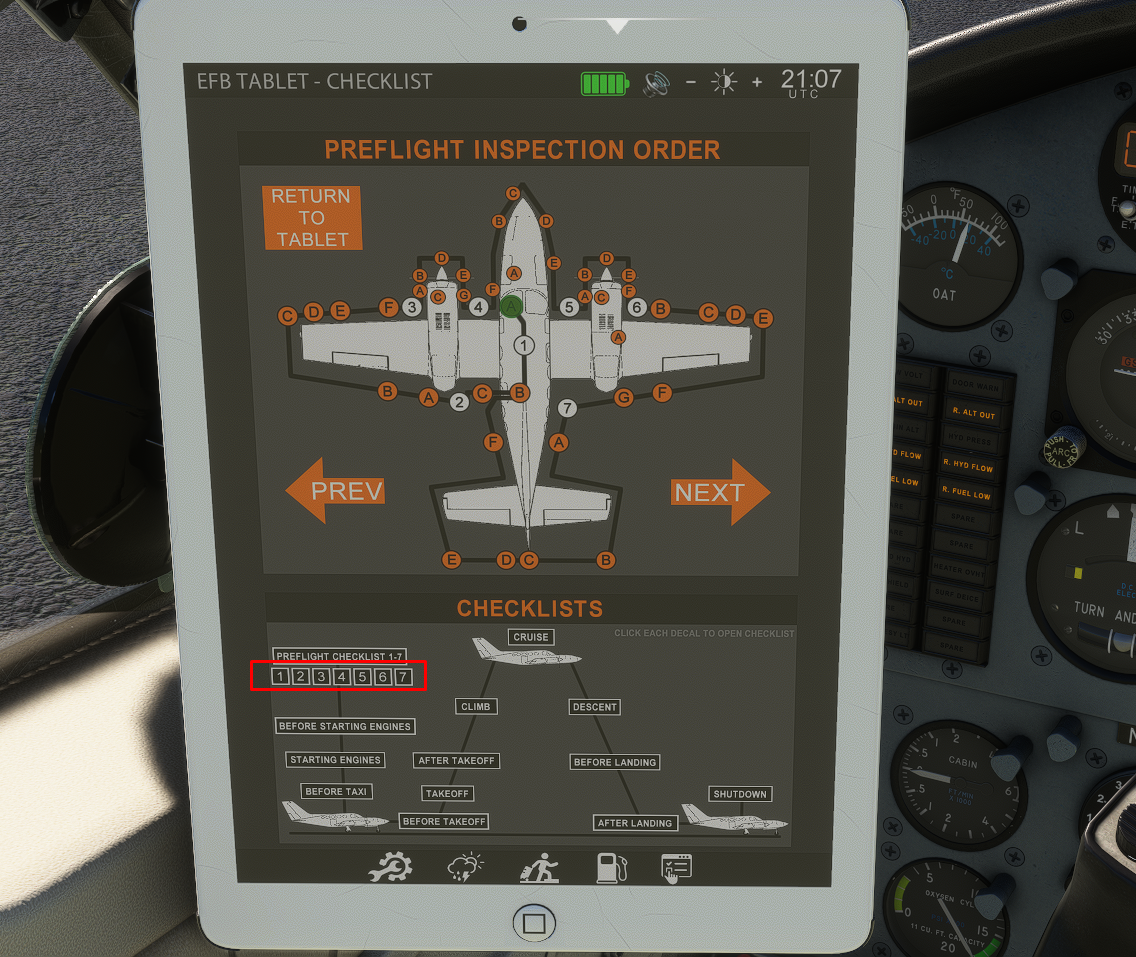This screenshot has height=957, width=1136.
Task: Click the RETURN TO TABLET button
Action: (312, 218)
